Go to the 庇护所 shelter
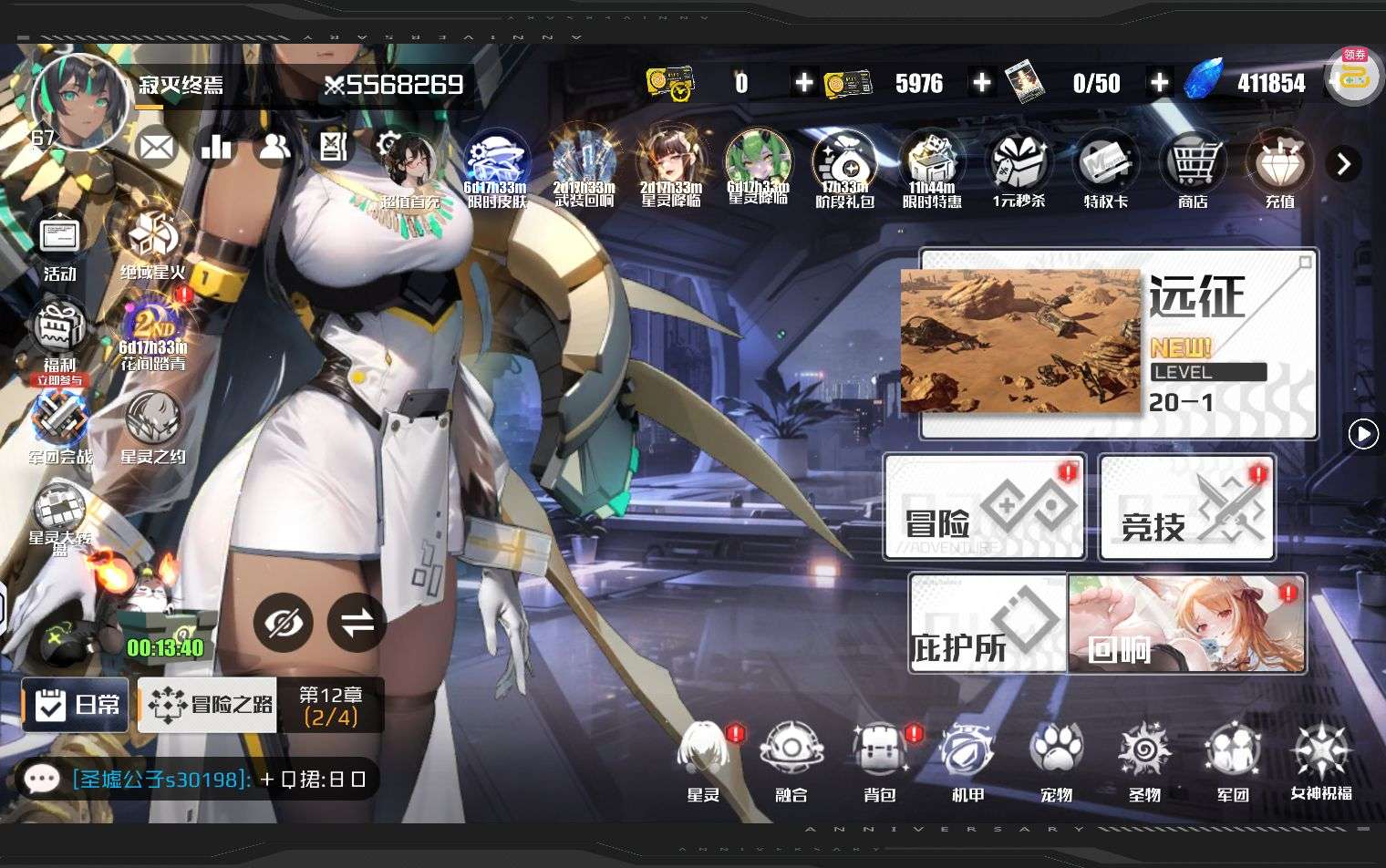Screen dimensions: 1386x868 click(x=988, y=624)
